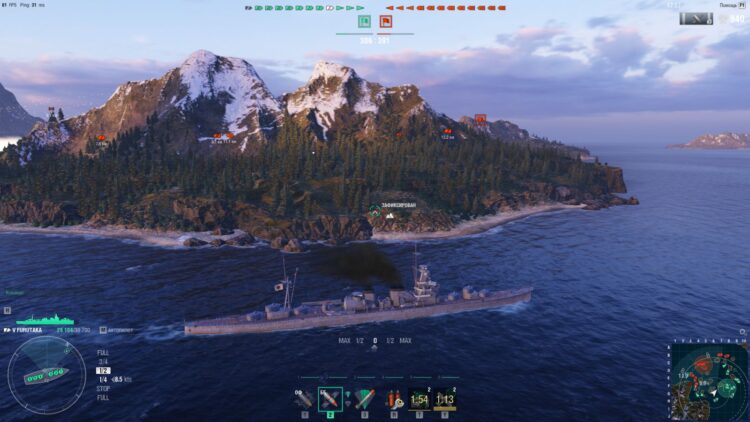Use the consumable showing 1:54 cooldown
The width and height of the screenshot is (750, 422).
pyautogui.click(x=419, y=399)
